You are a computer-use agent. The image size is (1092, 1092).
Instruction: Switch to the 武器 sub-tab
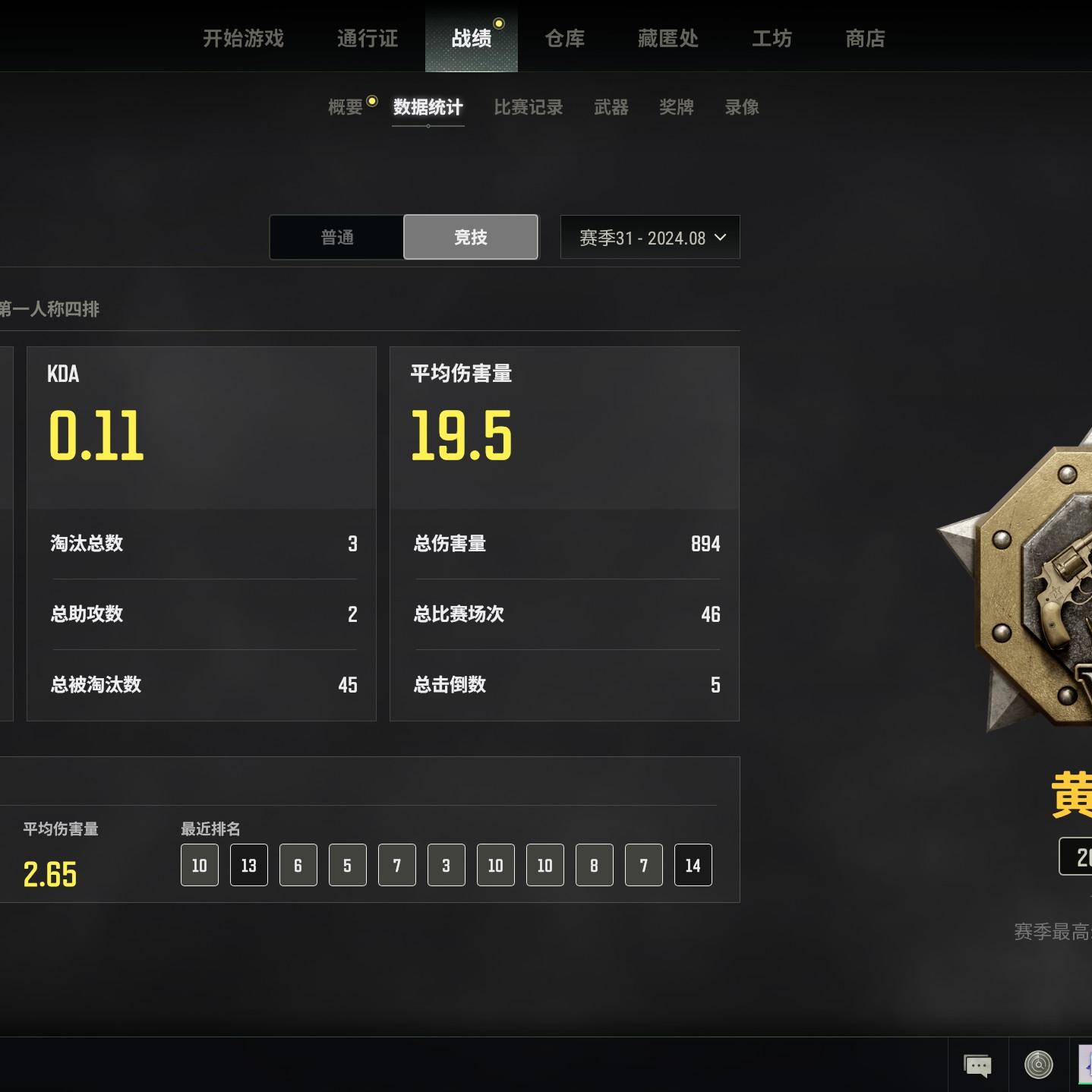click(x=611, y=107)
